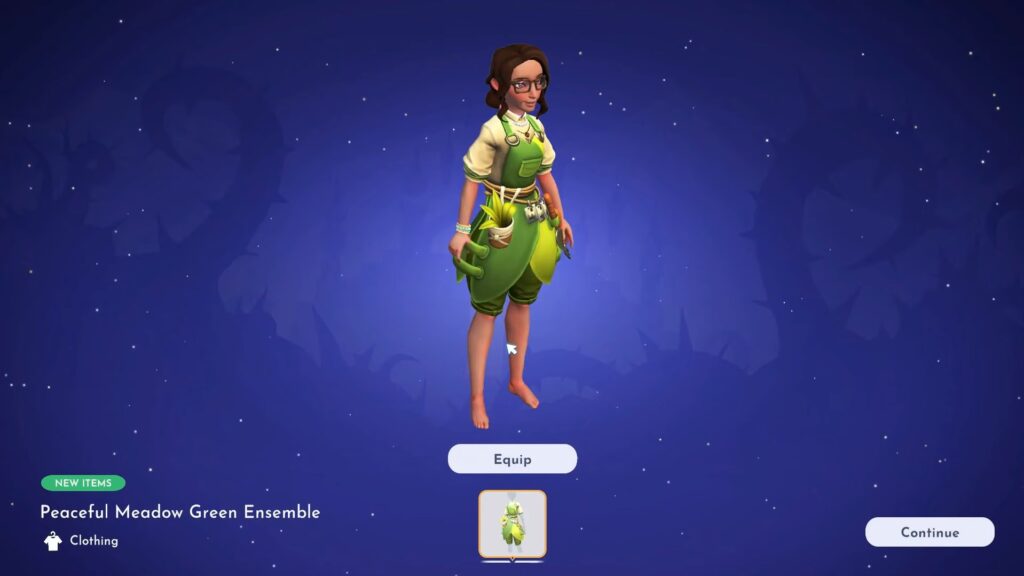Equip the Peaceful Meadow Green Ensemble
The width and height of the screenshot is (1024, 576).
coord(512,459)
